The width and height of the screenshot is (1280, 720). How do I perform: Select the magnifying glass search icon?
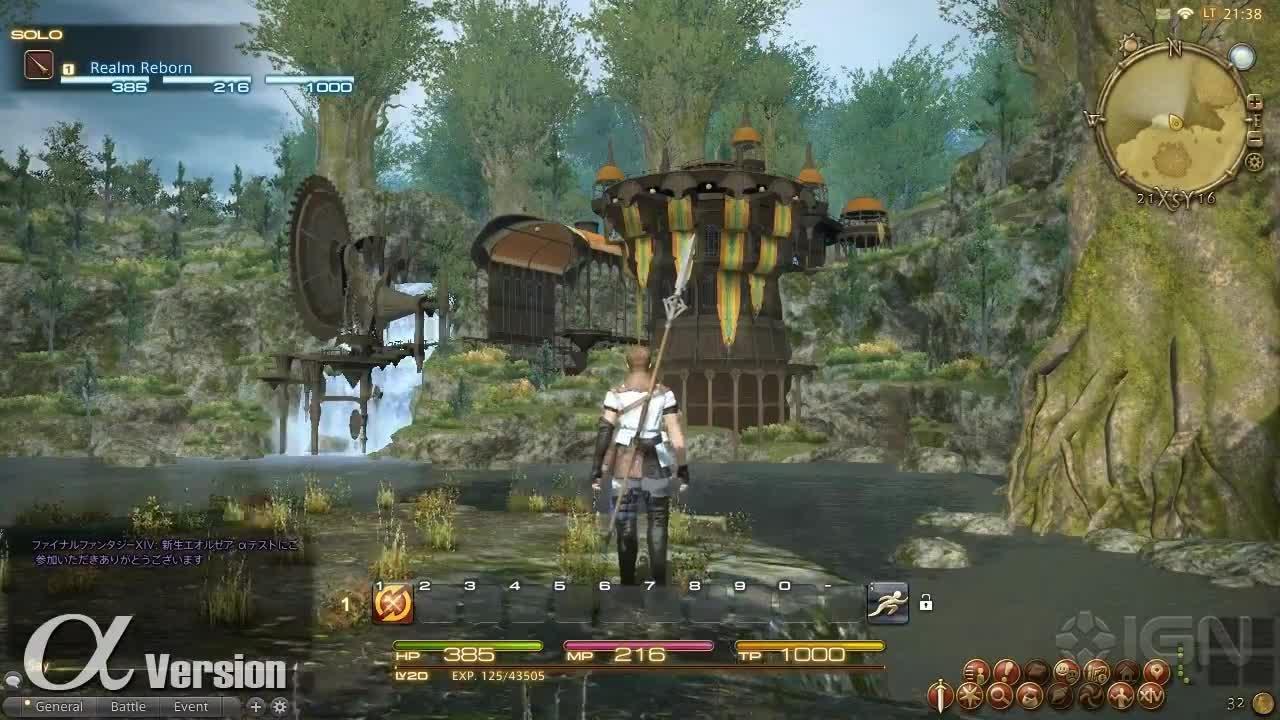(x=1001, y=695)
